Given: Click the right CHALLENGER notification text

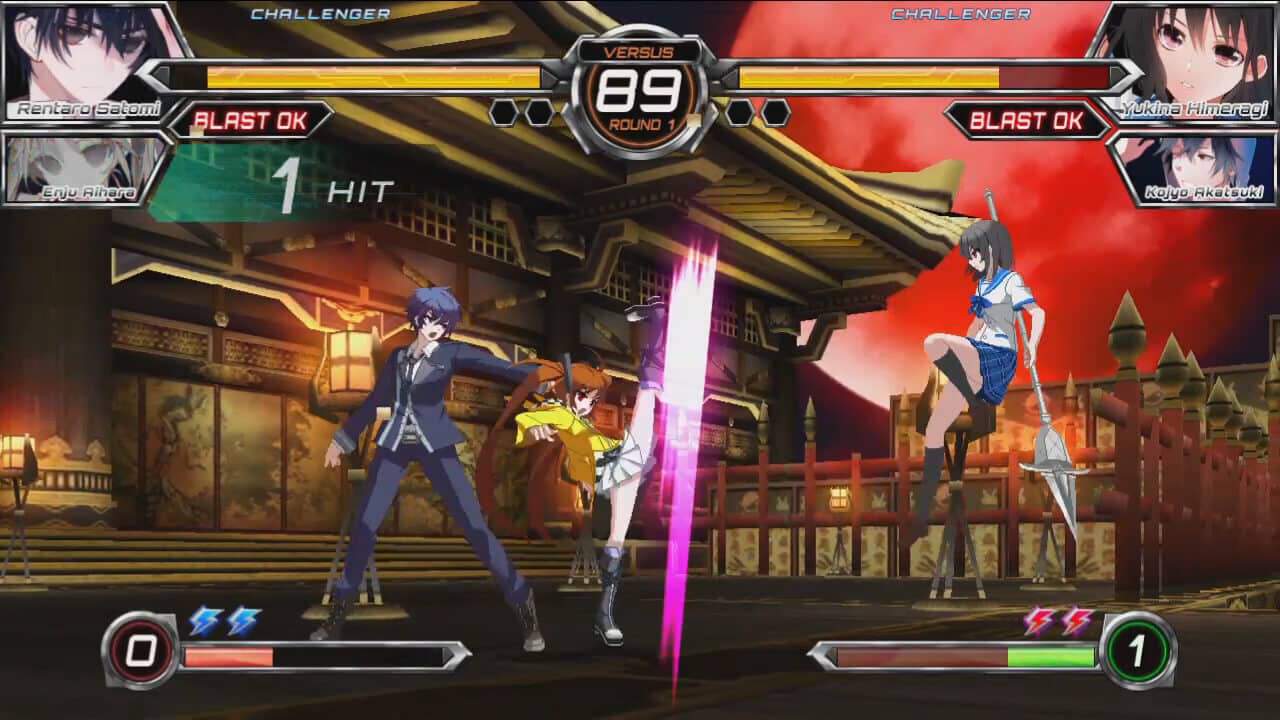Looking at the screenshot, I should (958, 14).
